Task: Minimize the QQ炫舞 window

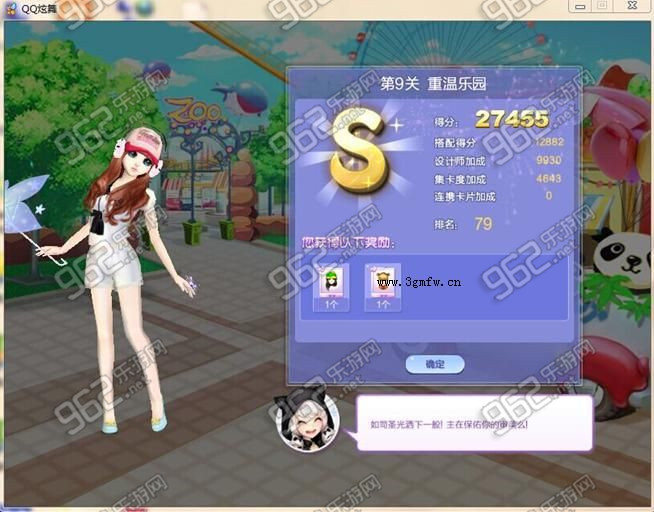Action: (x=580, y=6)
